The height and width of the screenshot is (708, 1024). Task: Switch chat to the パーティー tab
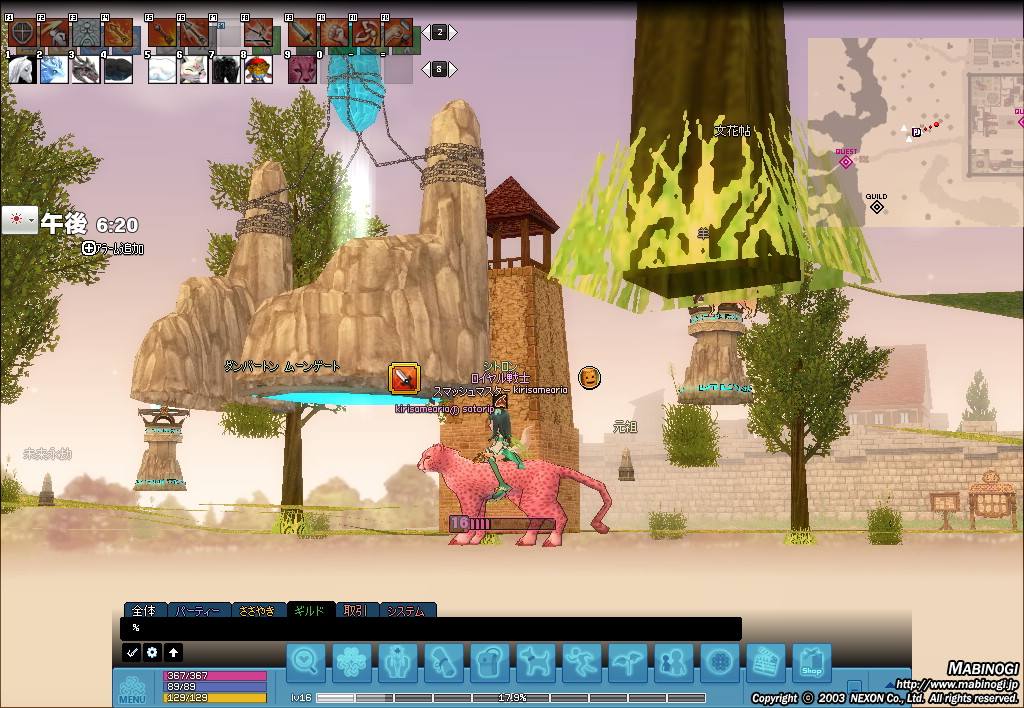pos(196,610)
